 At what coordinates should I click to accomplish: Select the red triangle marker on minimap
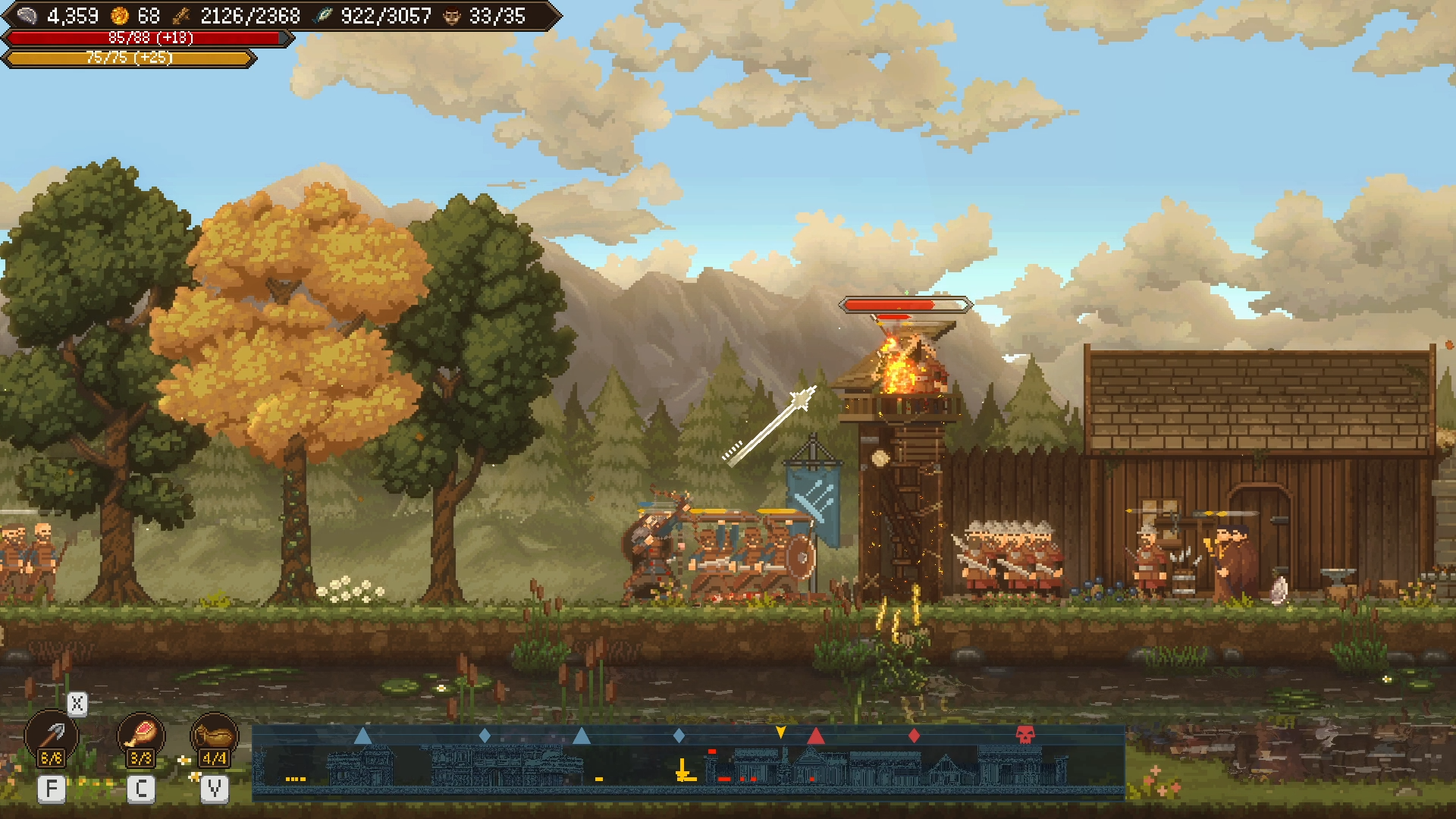[816, 735]
